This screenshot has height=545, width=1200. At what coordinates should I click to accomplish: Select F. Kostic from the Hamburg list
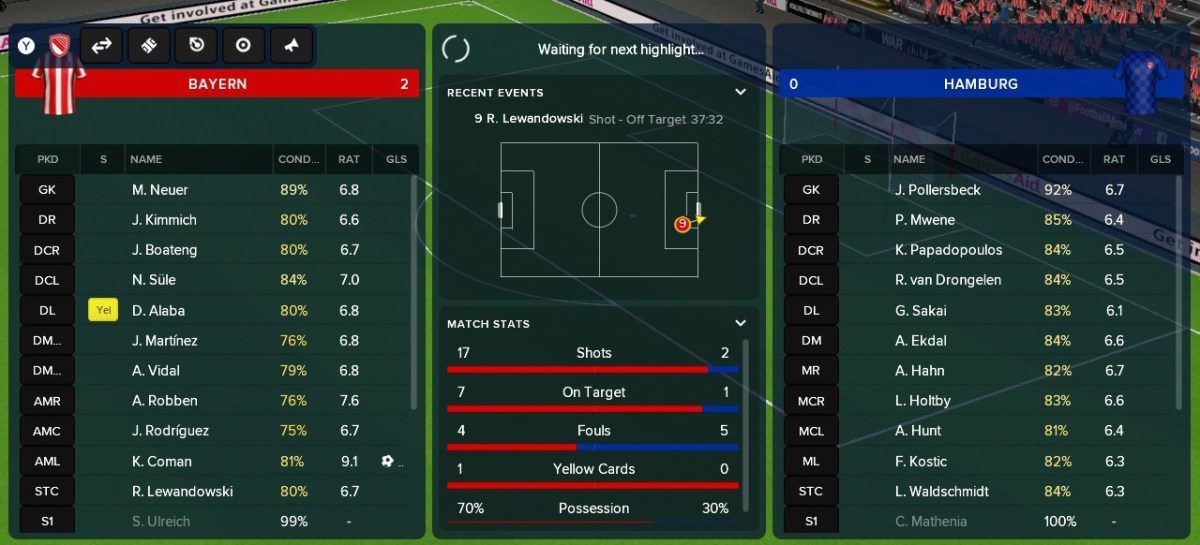(x=921, y=461)
